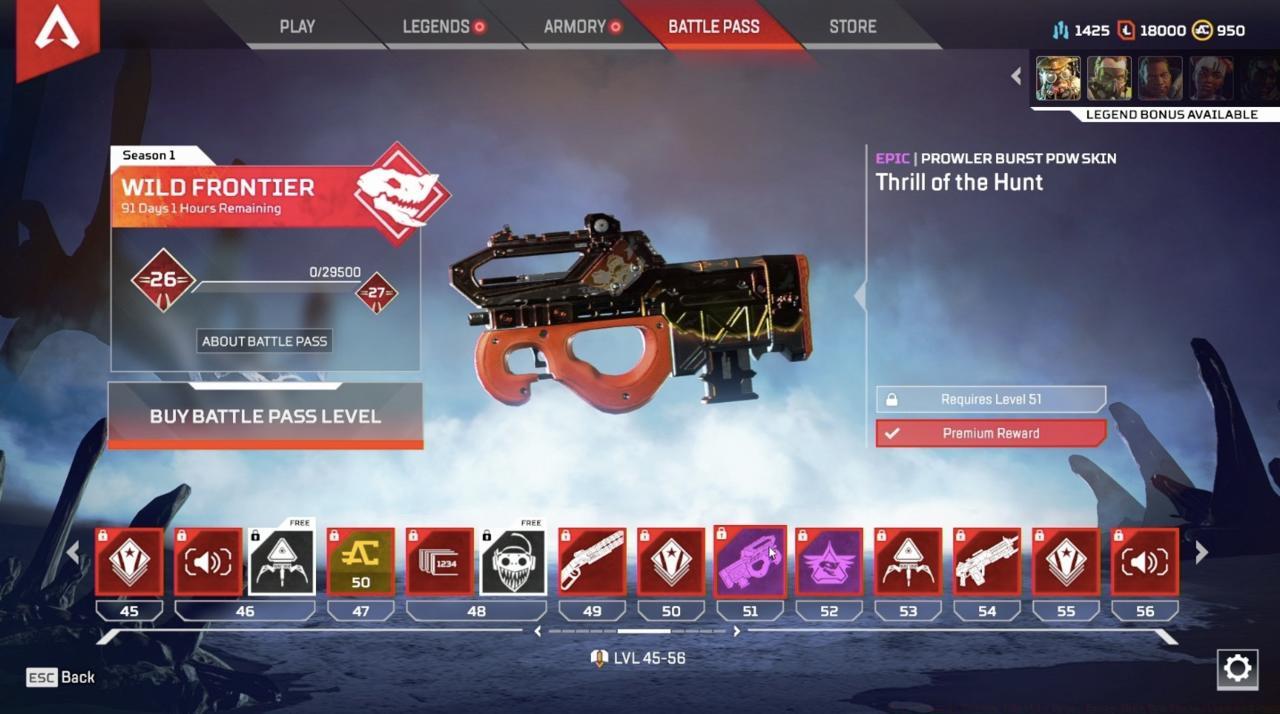This screenshot has width=1280, height=714.
Task: Click the About Battle Pass button
Action: [265, 341]
